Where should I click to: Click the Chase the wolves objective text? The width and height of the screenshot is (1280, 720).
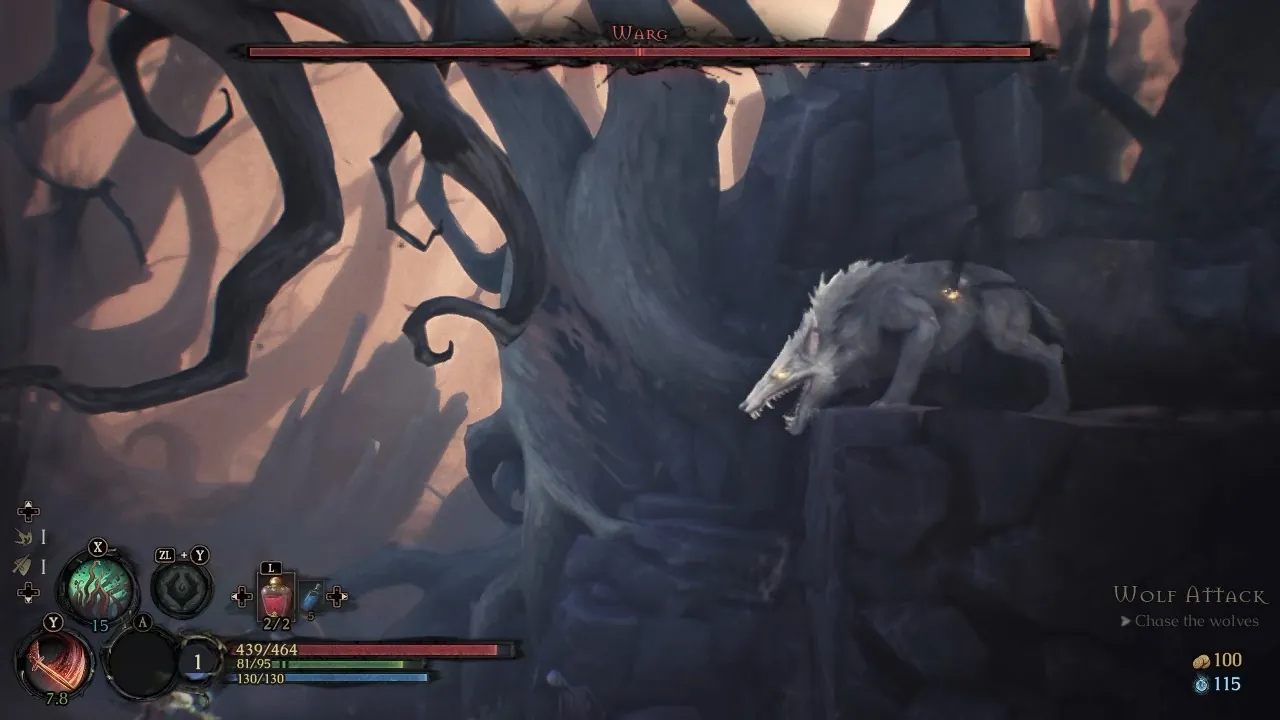(x=1197, y=620)
